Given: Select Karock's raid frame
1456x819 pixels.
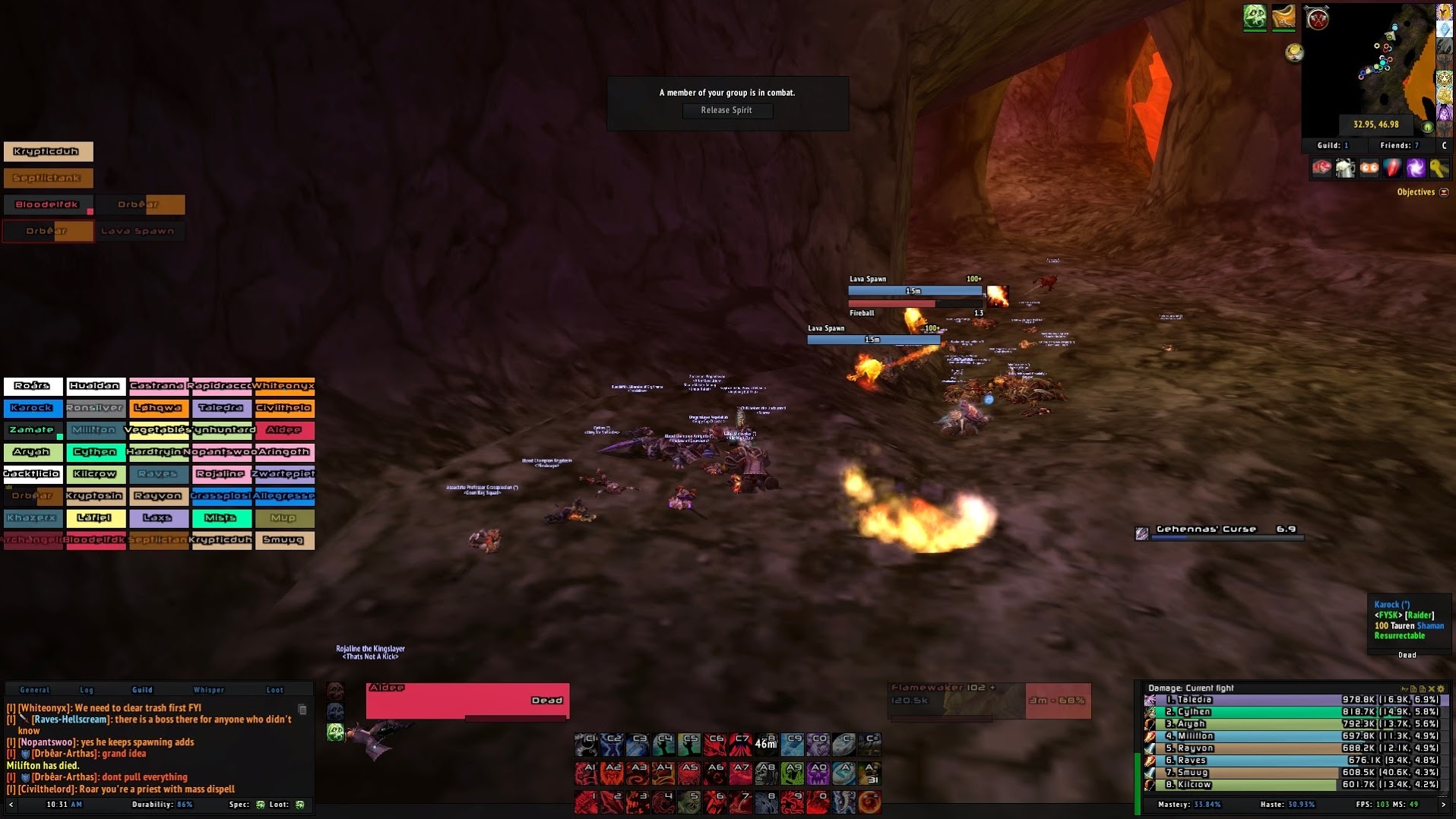Looking at the screenshot, I should tap(33, 408).
